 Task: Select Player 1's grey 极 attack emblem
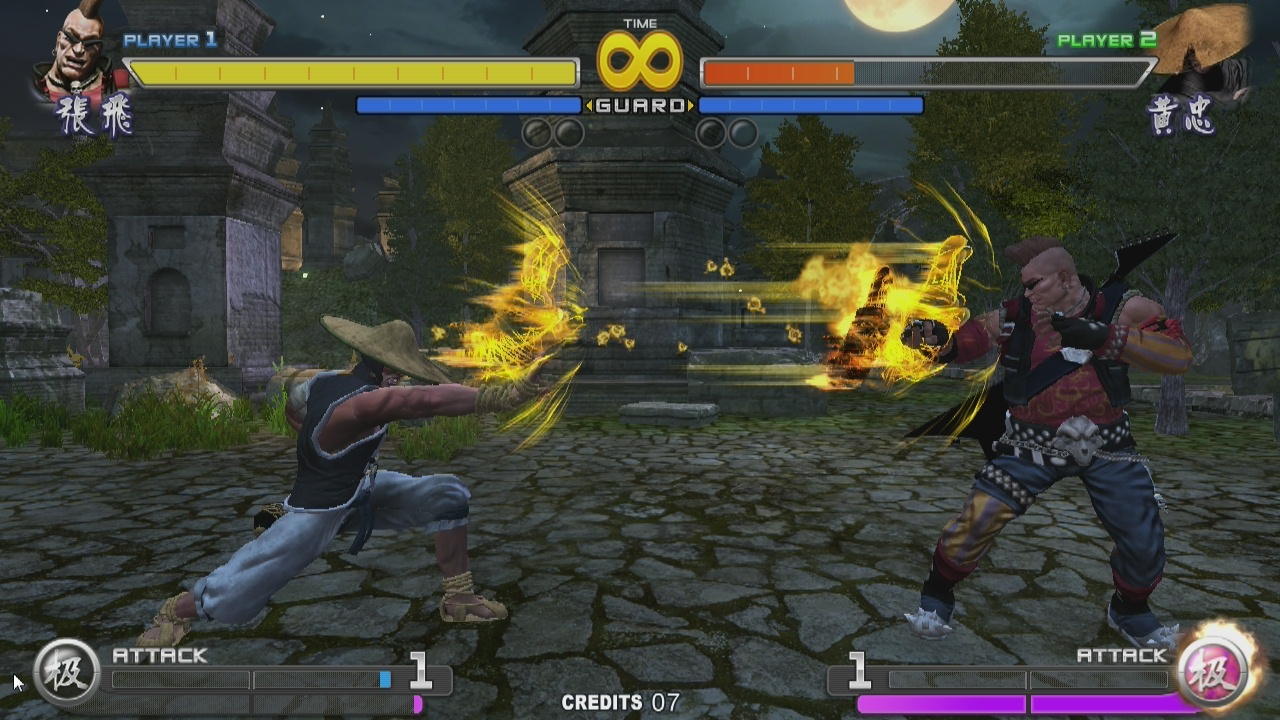(x=67, y=672)
